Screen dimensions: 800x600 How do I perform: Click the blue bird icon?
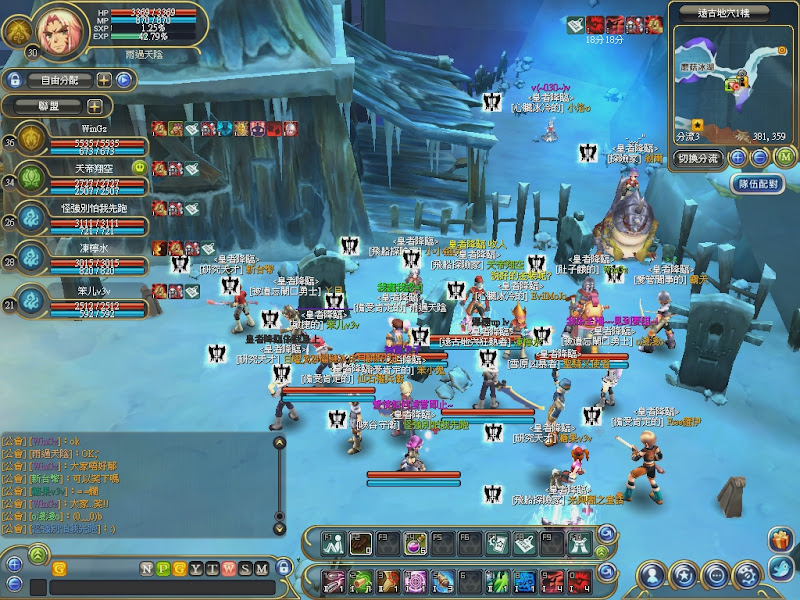point(782,573)
